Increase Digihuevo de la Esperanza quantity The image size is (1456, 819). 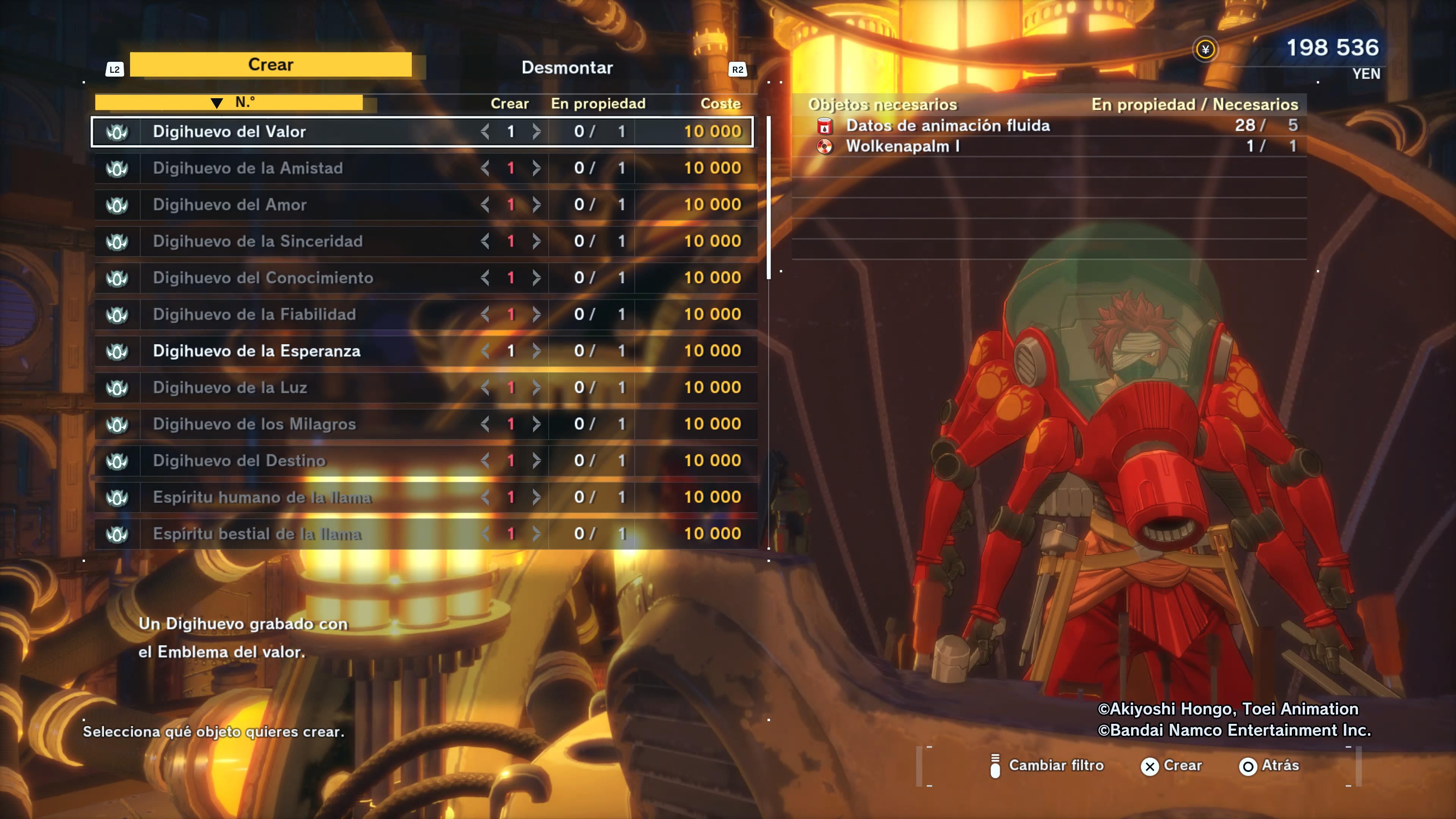(536, 351)
